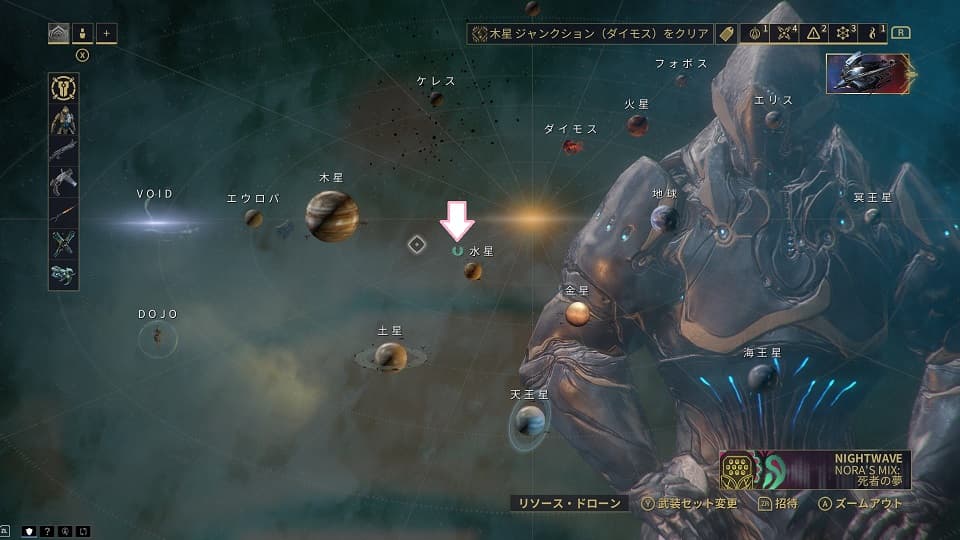The width and height of the screenshot is (960, 540).
Task: Select the primary rifle loadout slot
Action: pos(64,151)
